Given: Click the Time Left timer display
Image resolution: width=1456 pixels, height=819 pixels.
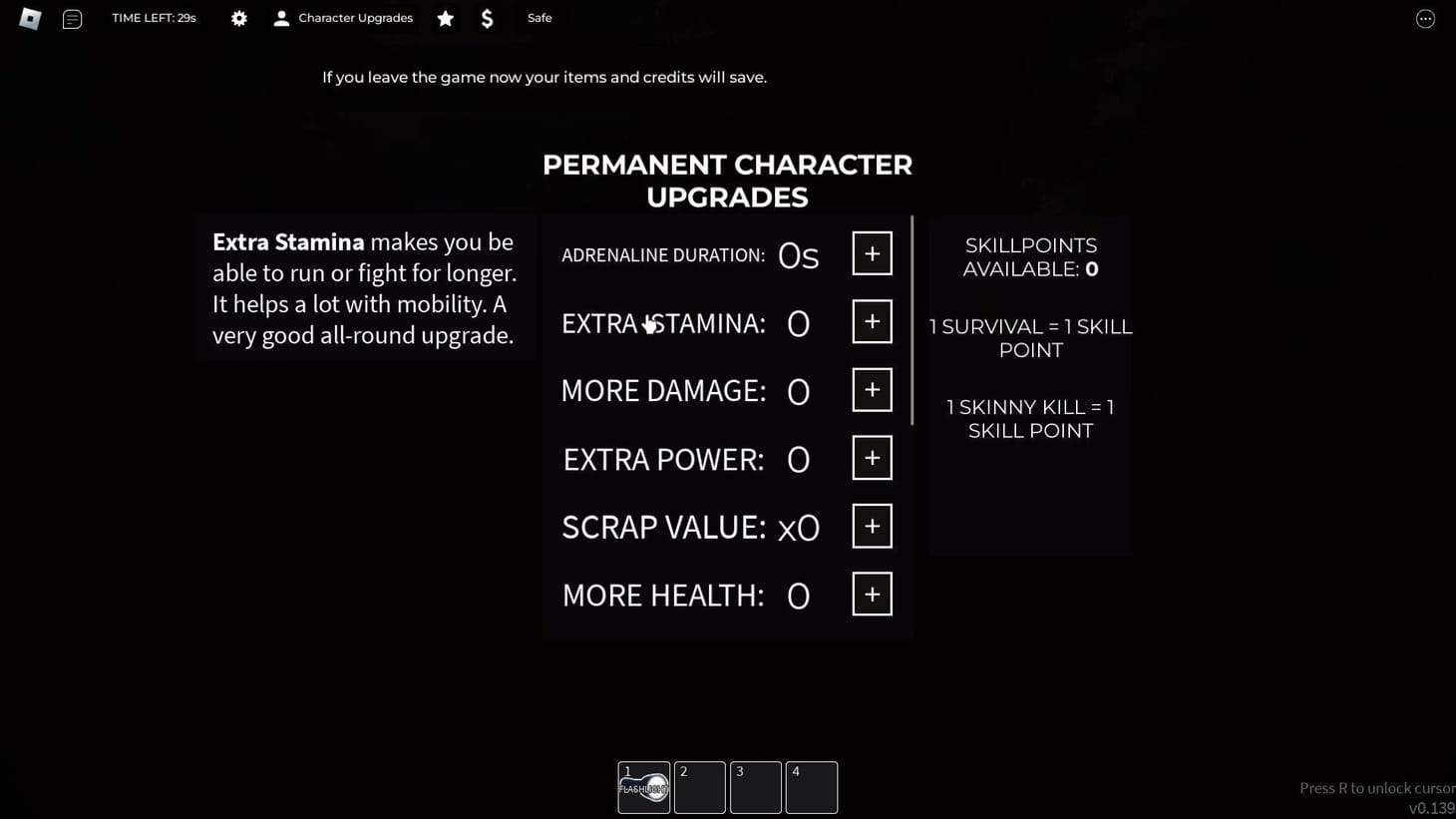Looking at the screenshot, I should 154,17.
